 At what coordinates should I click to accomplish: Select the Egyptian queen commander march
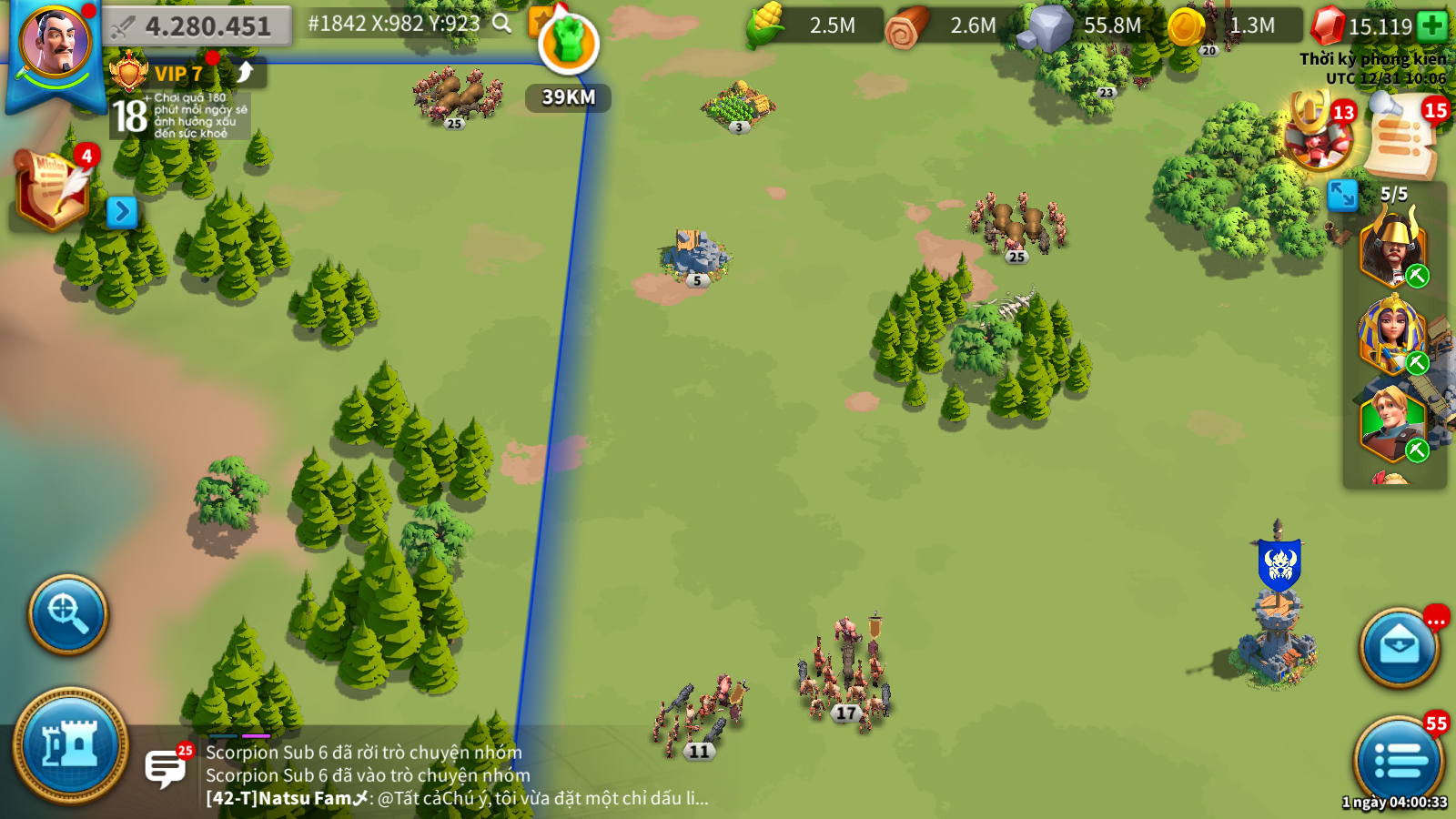pyautogui.click(x=1391, y=334)
